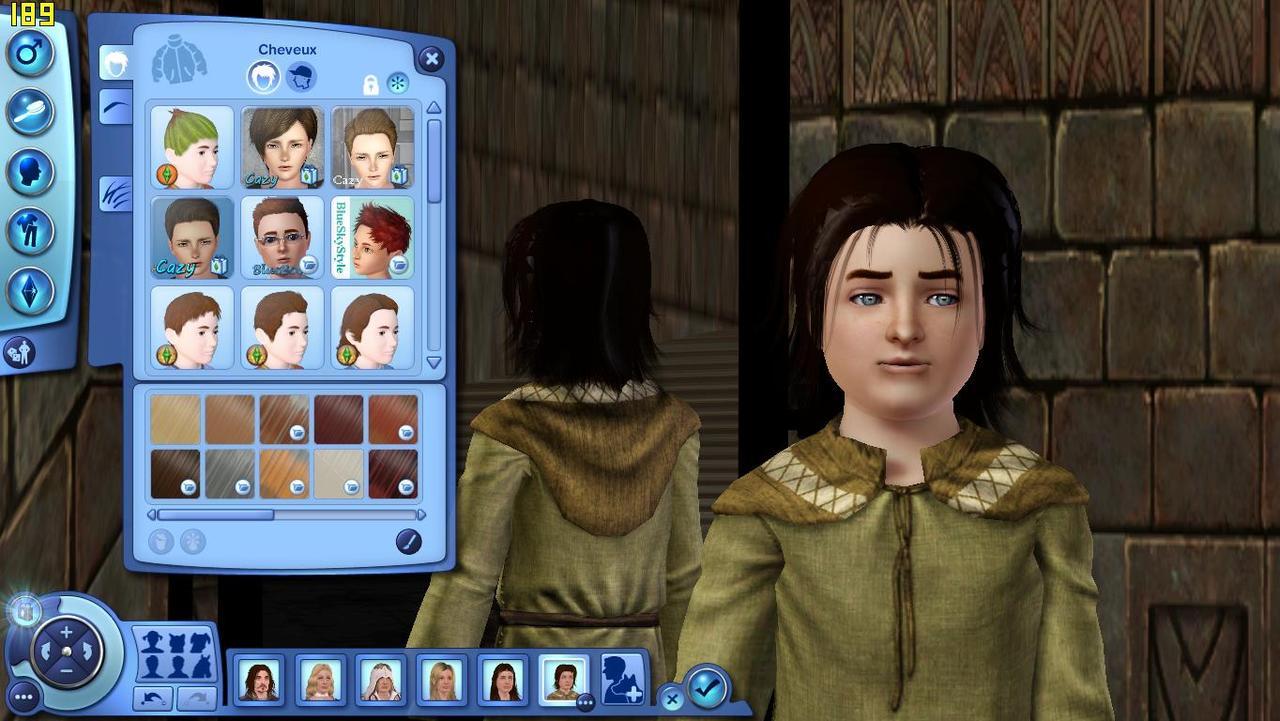Open the basics gender symbol category
This screenshot has width=1280, height=721.
[30, 52]
